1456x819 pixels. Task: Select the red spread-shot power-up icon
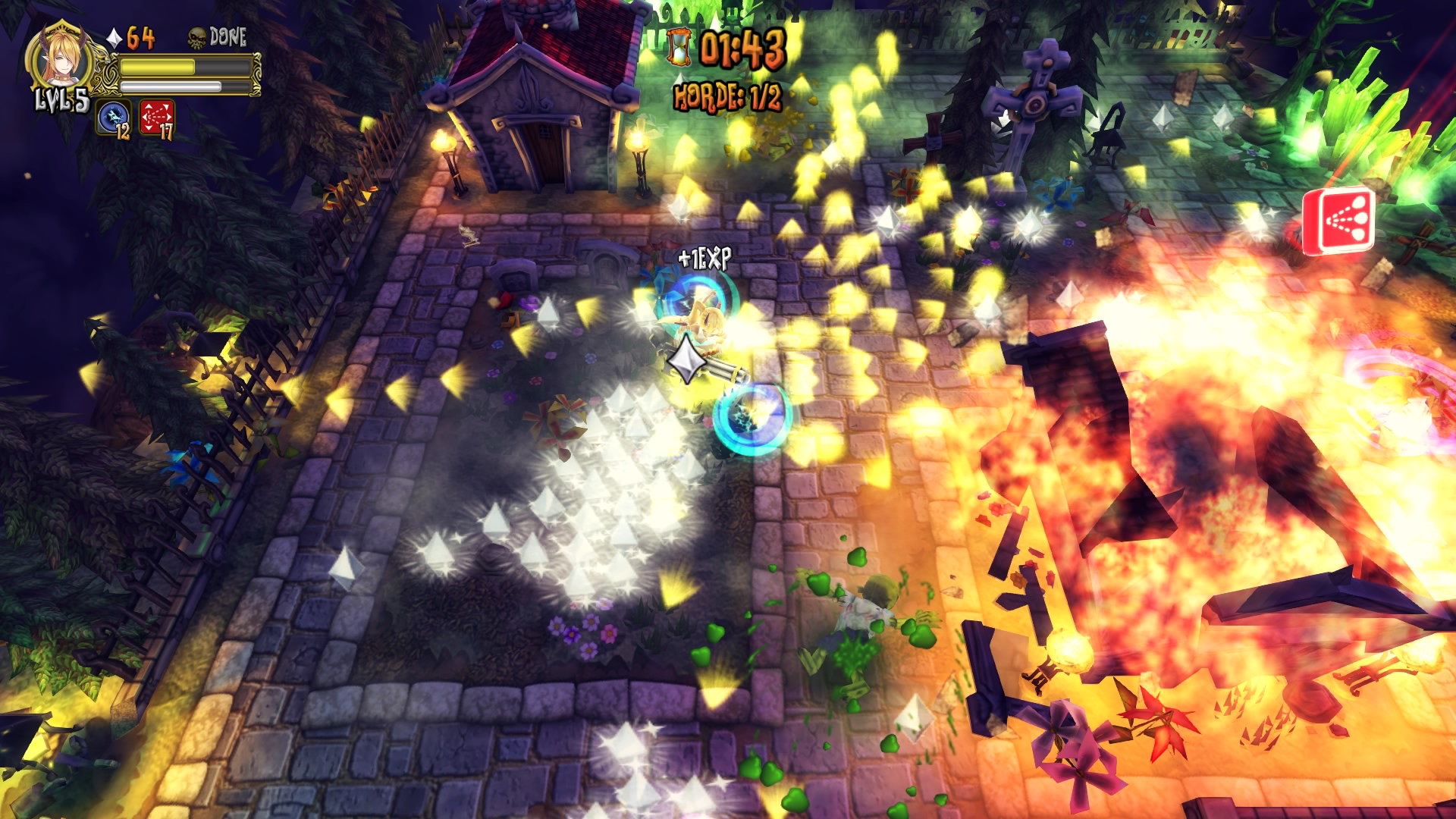click(1338, 219)
